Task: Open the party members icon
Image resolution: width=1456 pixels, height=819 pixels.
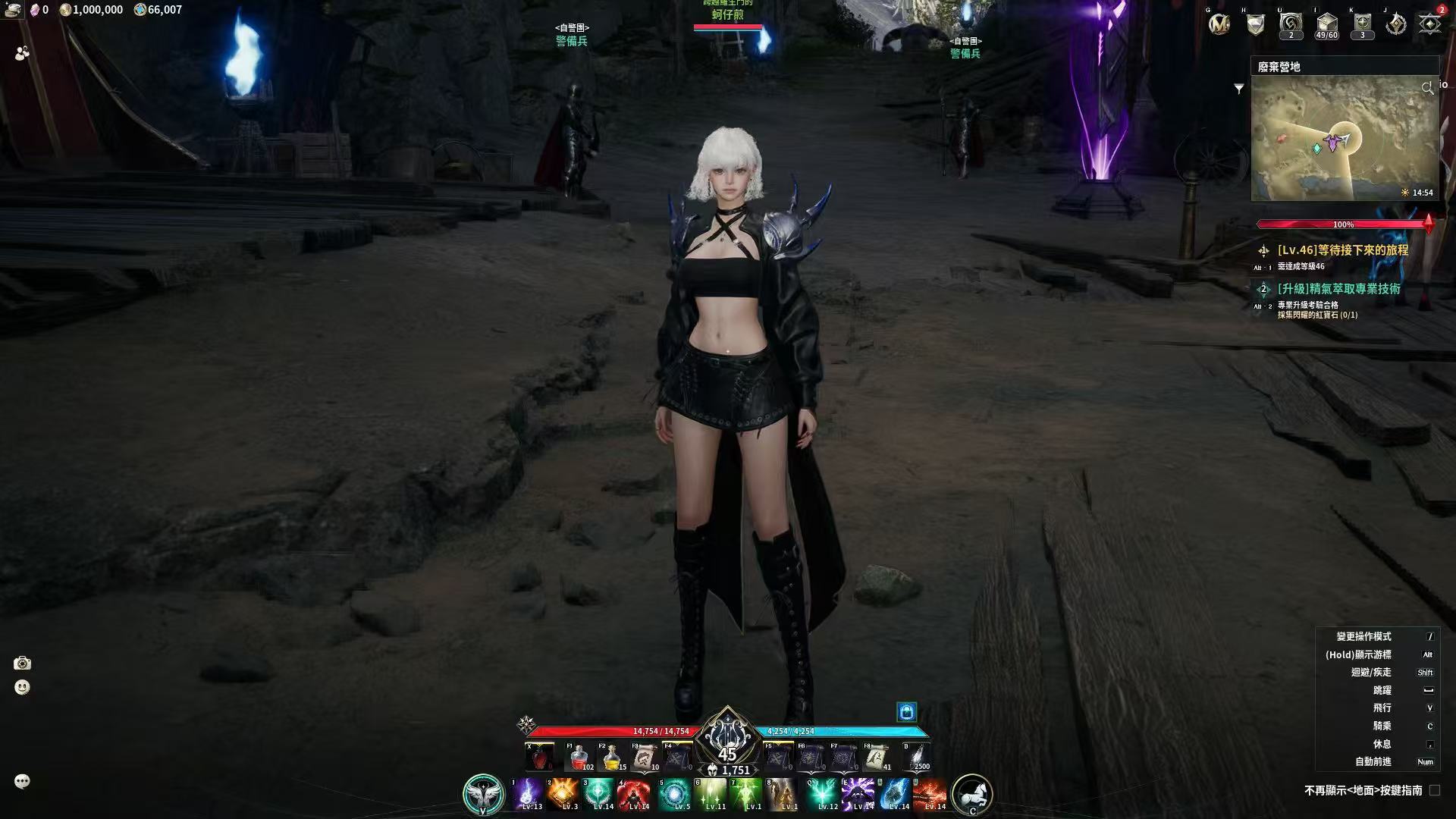Action: [22, 53]
